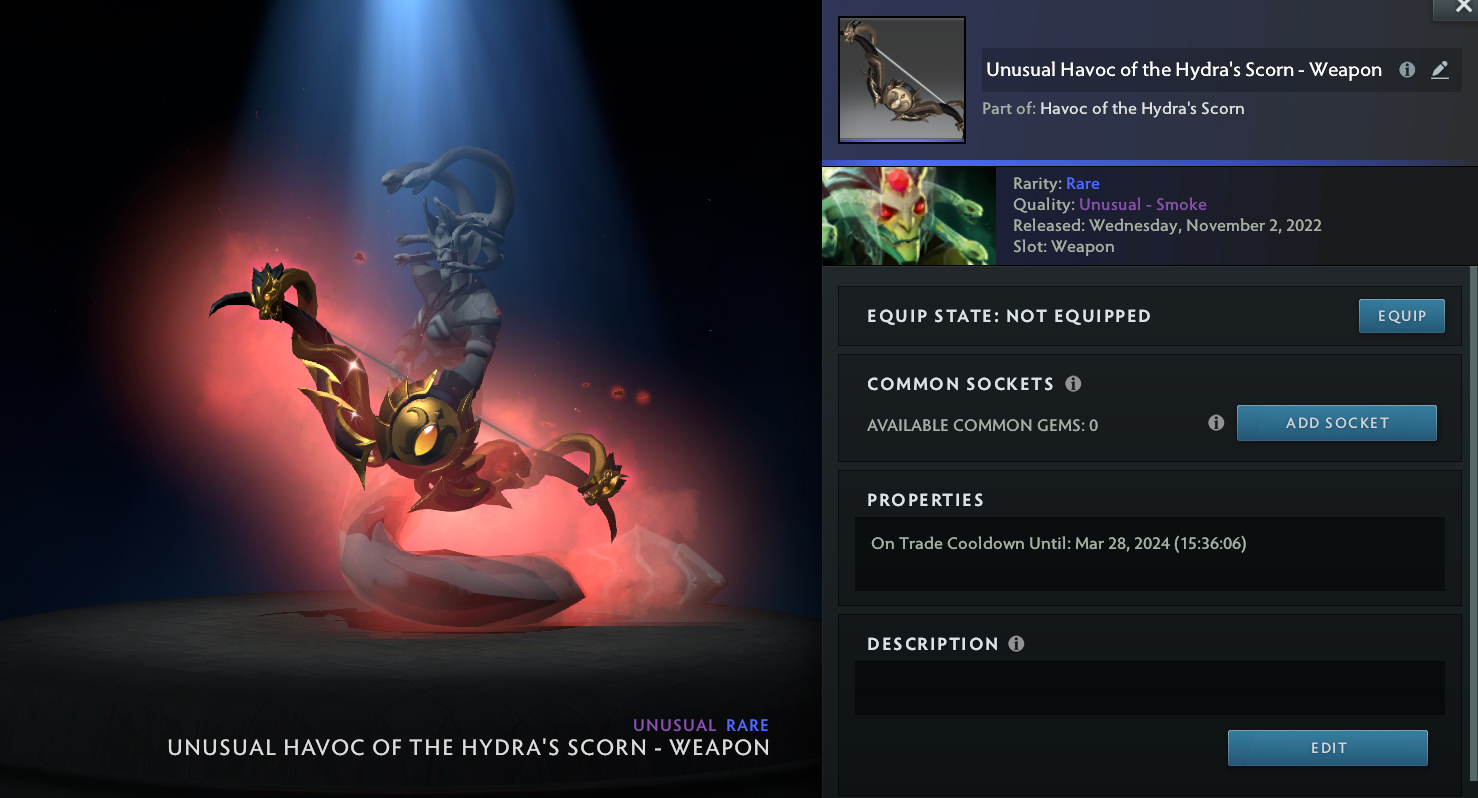Open the Havoc of the Hydra's Scorn set
Image resolution: width=1478 pixels, height=798 pixels.
pos(1142,108)
